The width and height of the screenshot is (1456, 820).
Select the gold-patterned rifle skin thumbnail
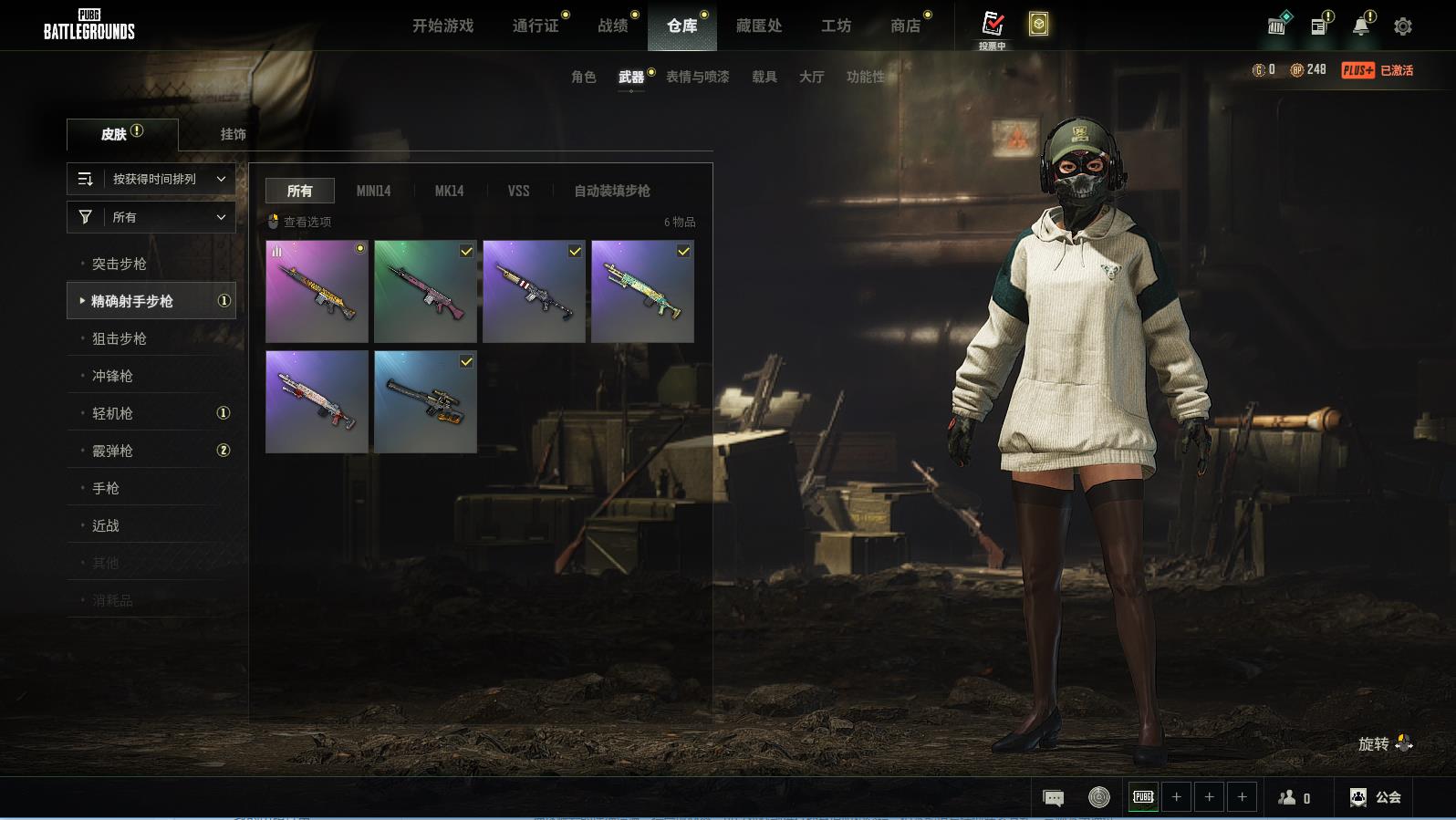(x=317, y=291)
